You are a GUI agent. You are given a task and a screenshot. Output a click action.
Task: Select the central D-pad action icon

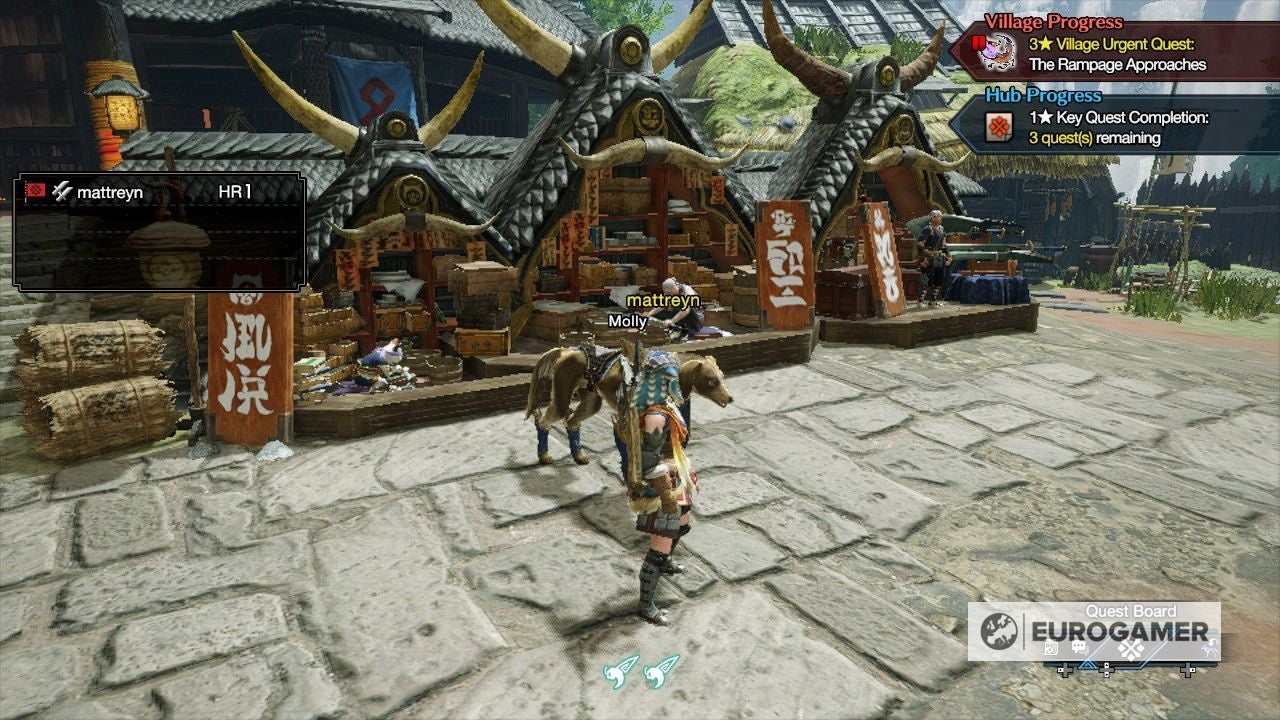pyautogui.click(x=1130, y=650)
